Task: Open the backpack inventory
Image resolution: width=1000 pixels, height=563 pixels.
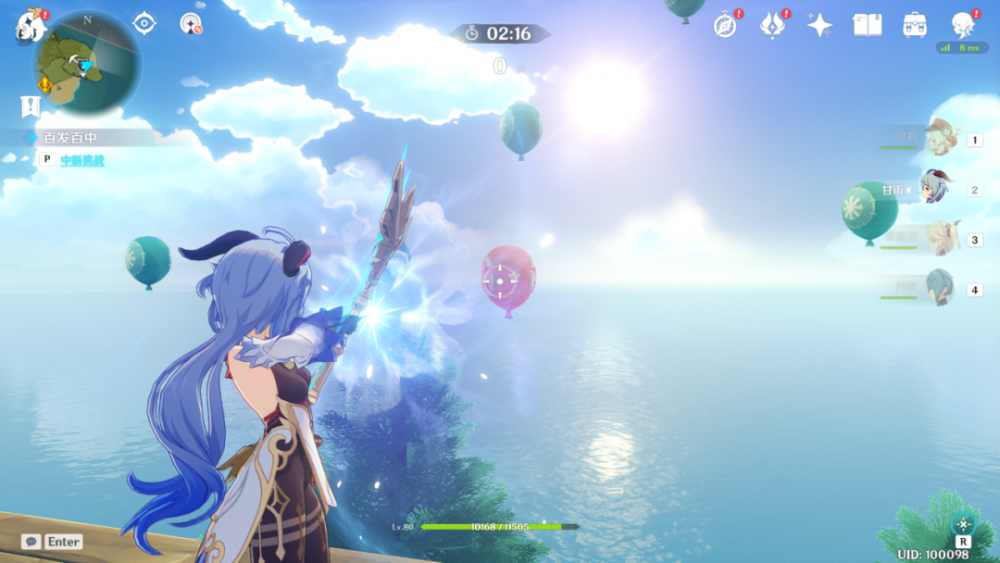Action: [x=914, y=25]
